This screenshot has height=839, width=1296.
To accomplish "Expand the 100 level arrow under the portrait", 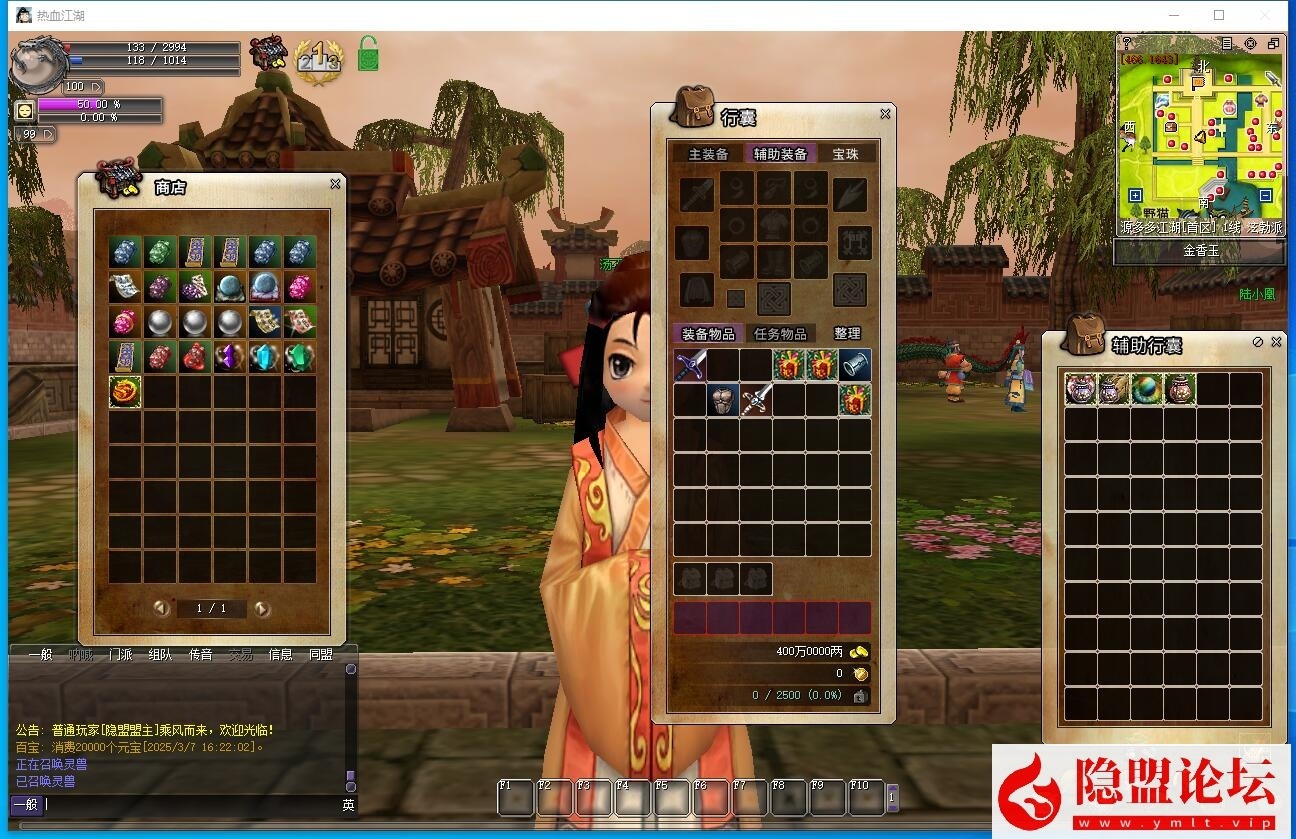I will click(96, 87).
